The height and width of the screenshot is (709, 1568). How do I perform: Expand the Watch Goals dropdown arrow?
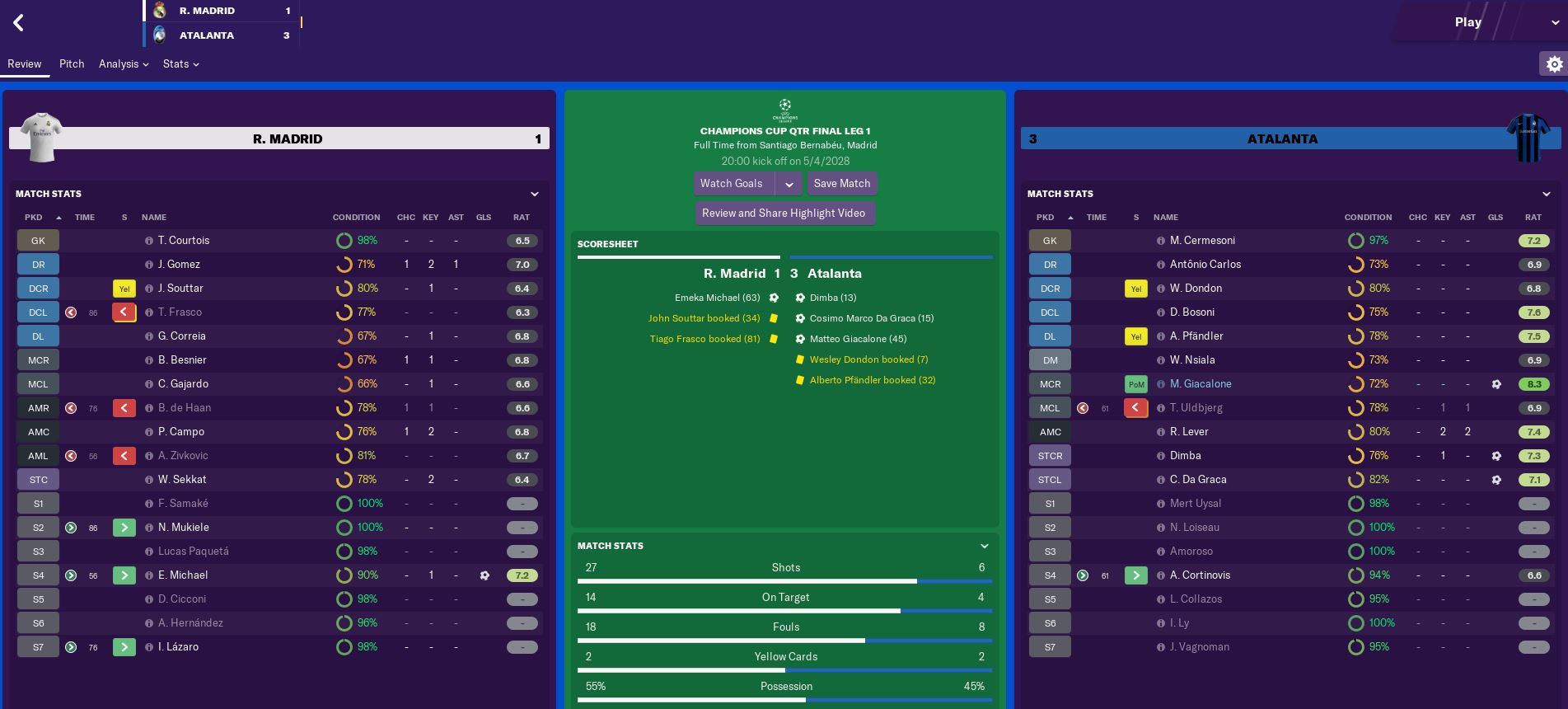pyautogui.click(x=790, y=183)
